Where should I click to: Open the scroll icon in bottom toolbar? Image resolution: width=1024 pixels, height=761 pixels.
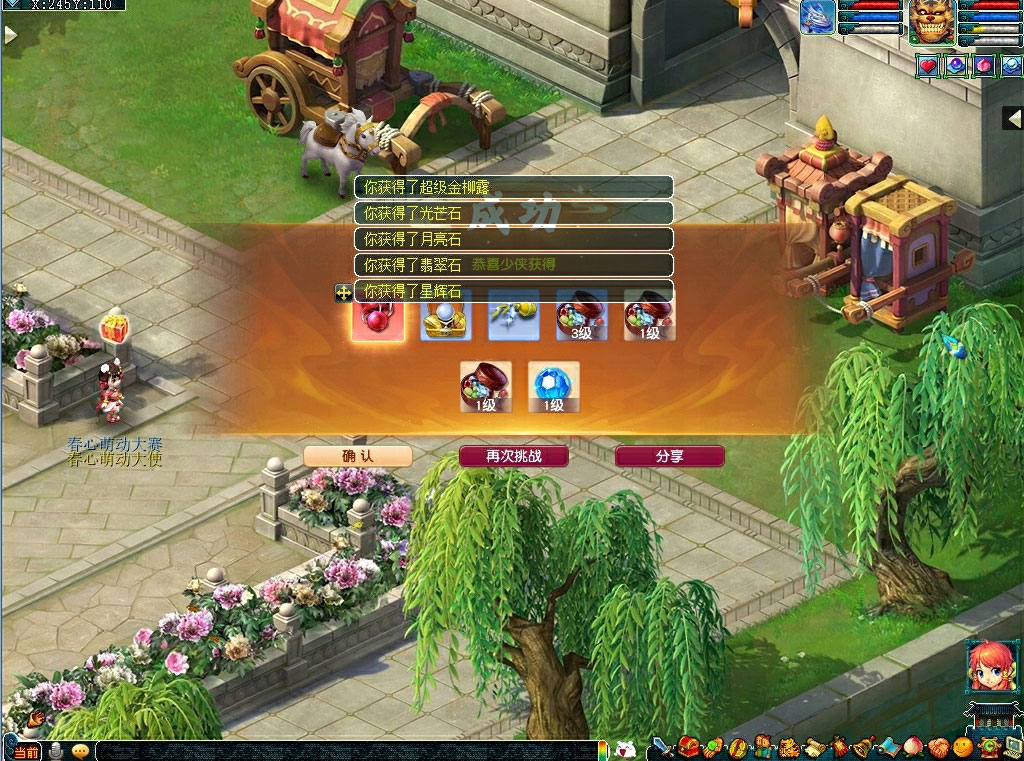point(813,746)
